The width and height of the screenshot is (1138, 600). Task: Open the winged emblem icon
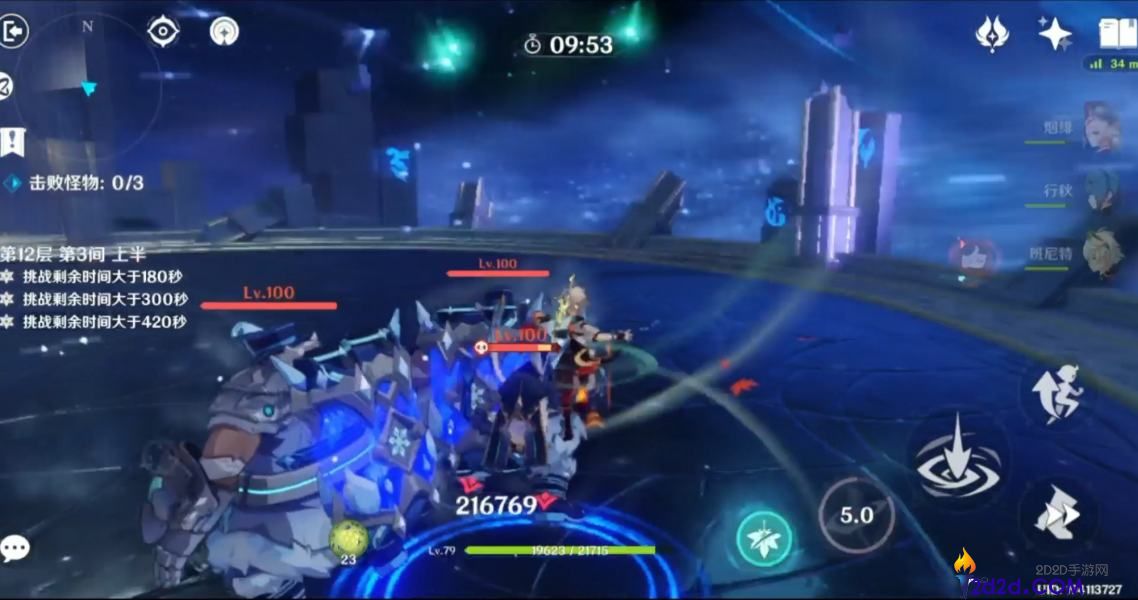[x=991, y=35]
